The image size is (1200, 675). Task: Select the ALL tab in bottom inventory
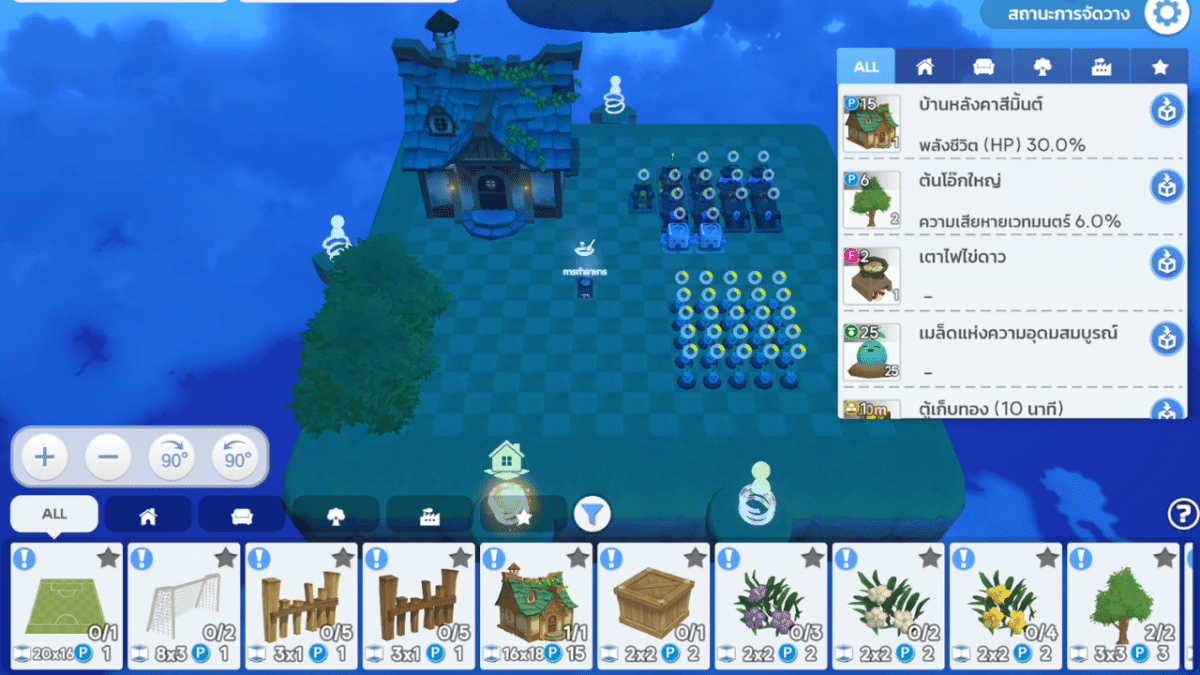54,514
